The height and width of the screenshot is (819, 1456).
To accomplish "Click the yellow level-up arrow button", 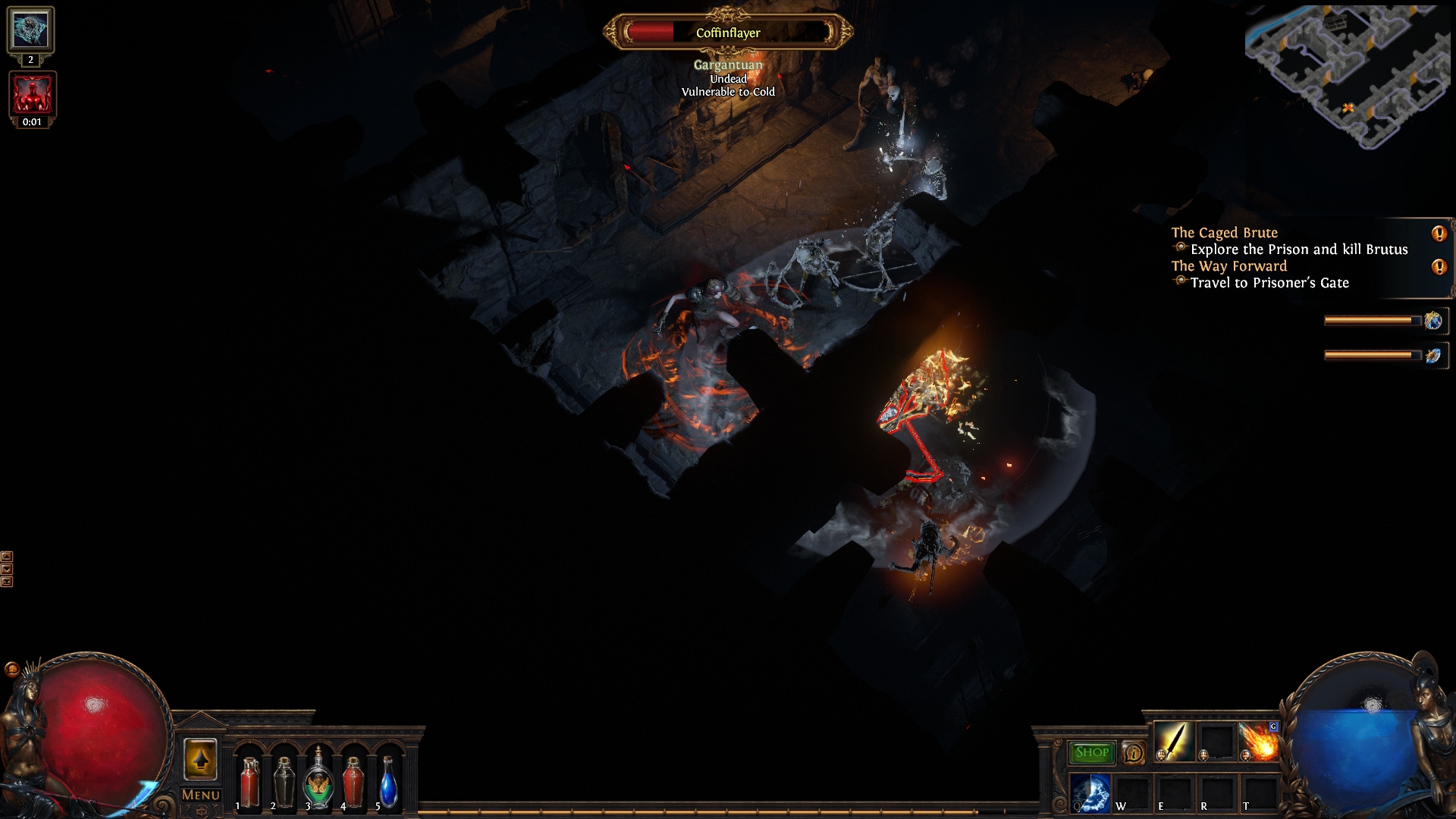I will (200, 759).
